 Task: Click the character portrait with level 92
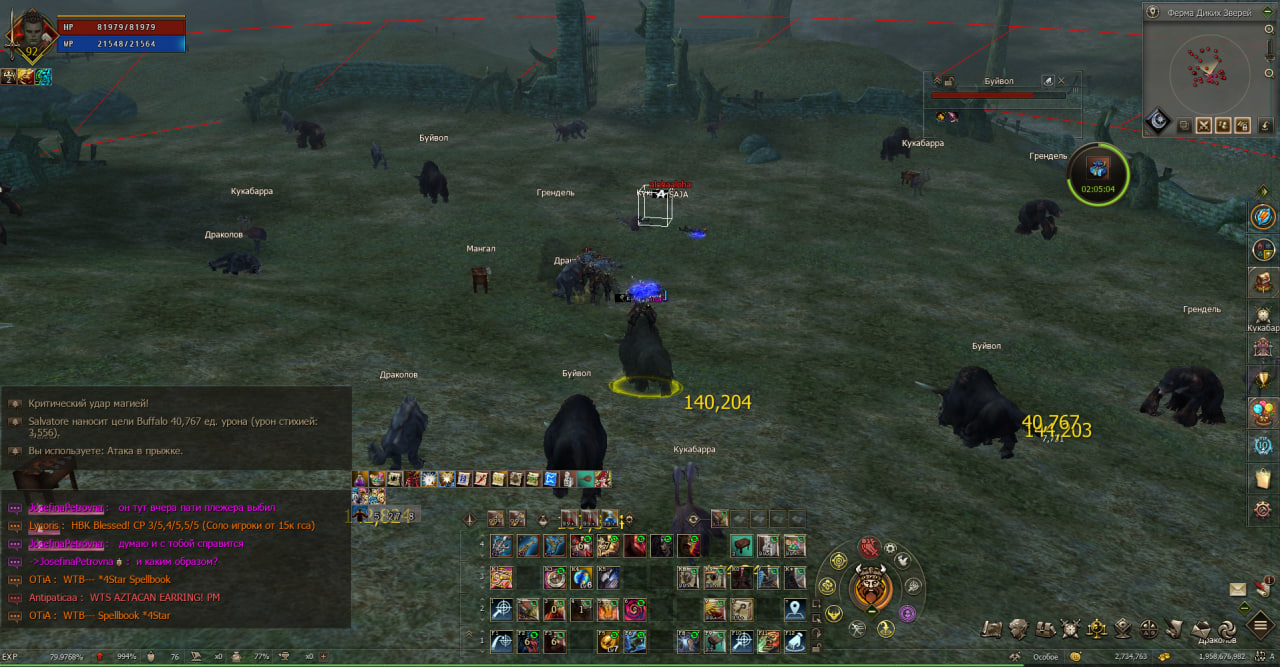[31, 33]
